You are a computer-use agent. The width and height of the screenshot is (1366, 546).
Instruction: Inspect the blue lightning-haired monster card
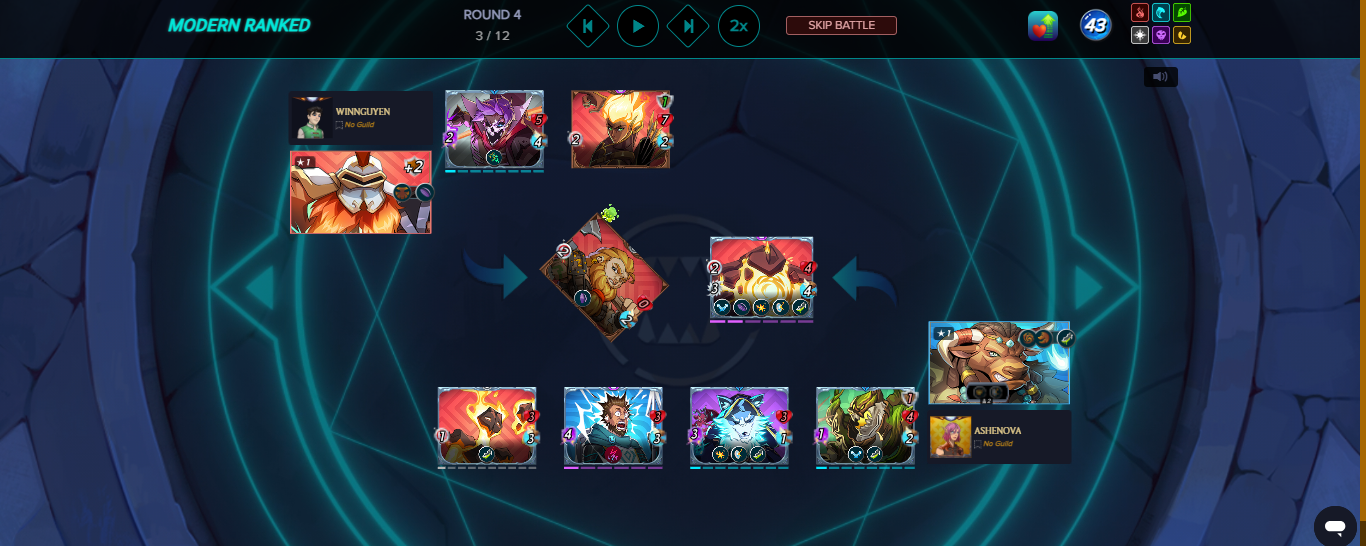[x=613, y=427]
